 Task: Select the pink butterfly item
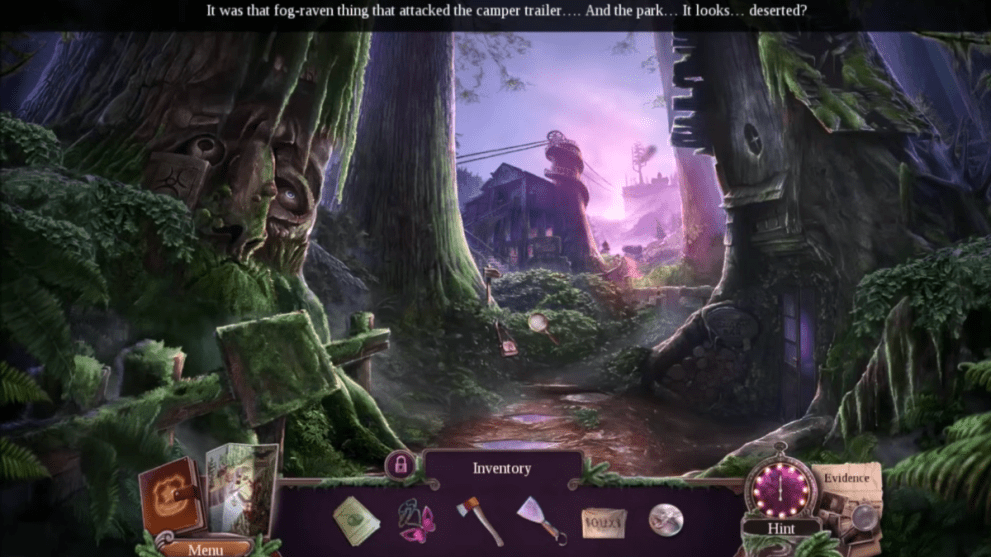click(x=416, y=520)
